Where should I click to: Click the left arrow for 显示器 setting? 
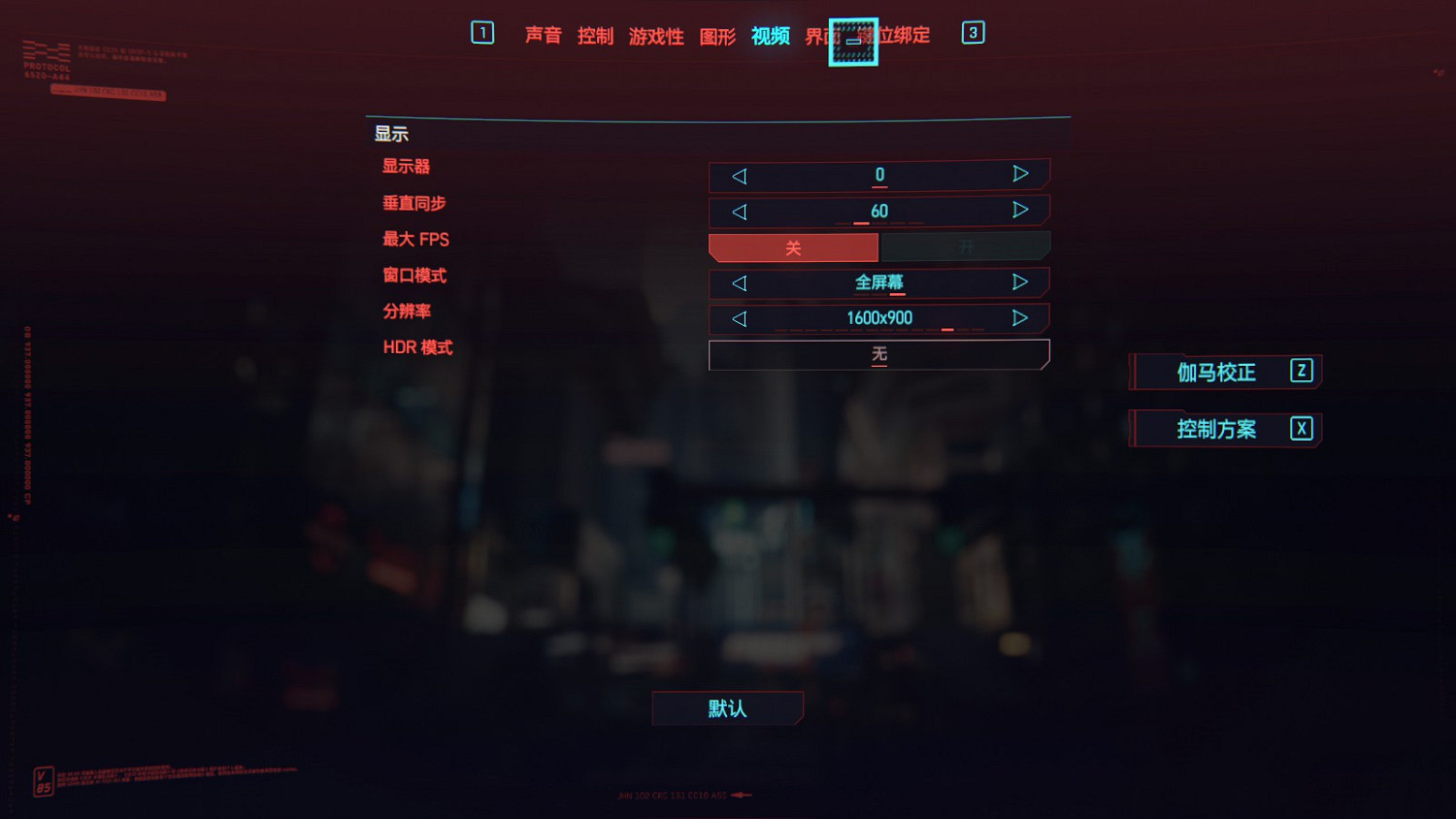pos(739,176)
